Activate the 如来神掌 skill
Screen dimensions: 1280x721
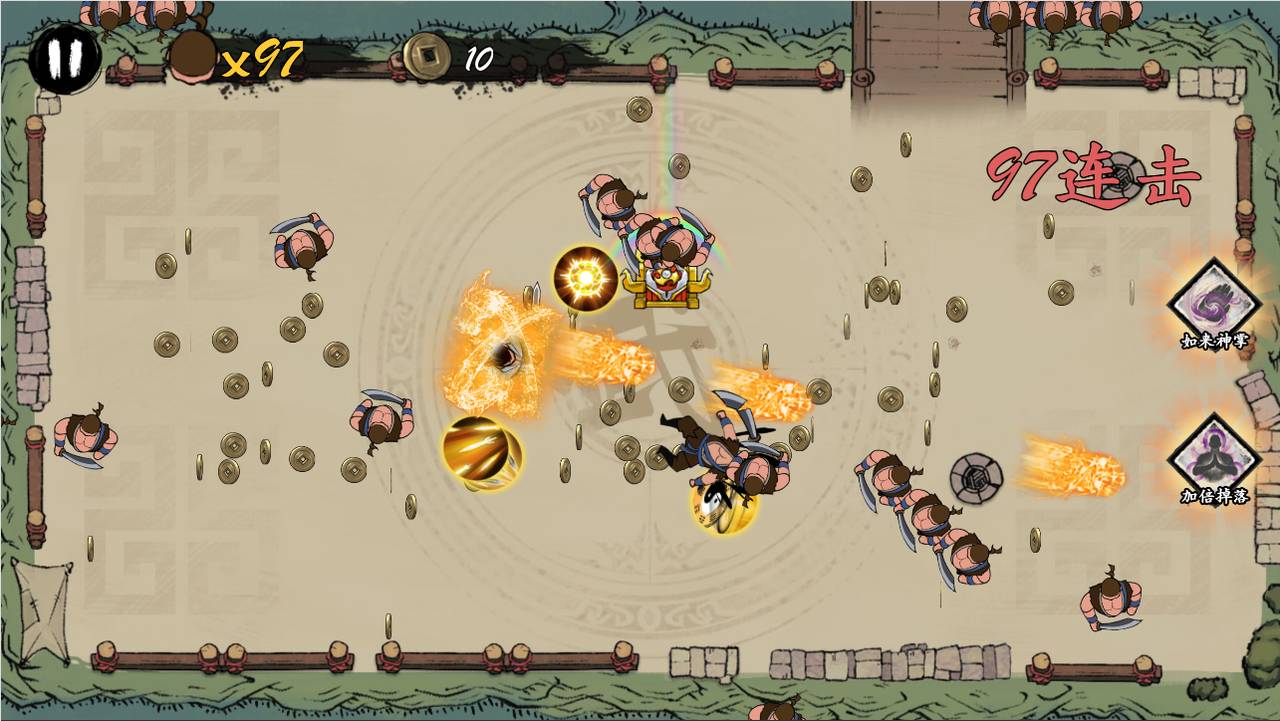tap(1214, 302)
